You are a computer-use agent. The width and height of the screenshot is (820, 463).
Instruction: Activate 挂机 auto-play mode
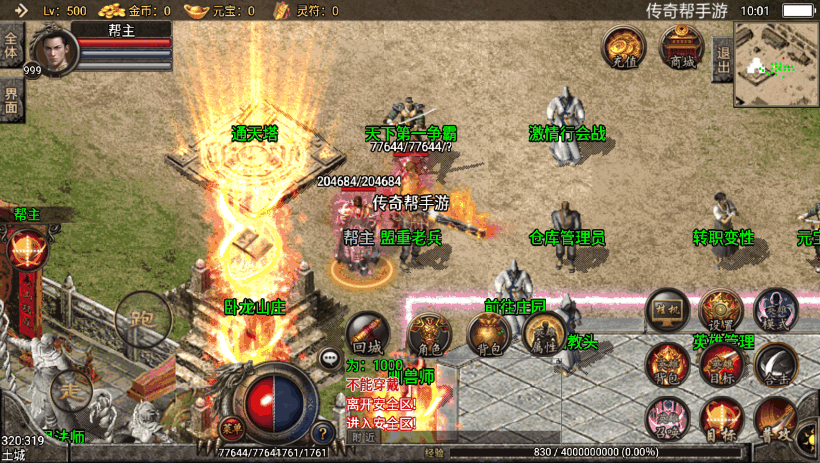point(667,310)
